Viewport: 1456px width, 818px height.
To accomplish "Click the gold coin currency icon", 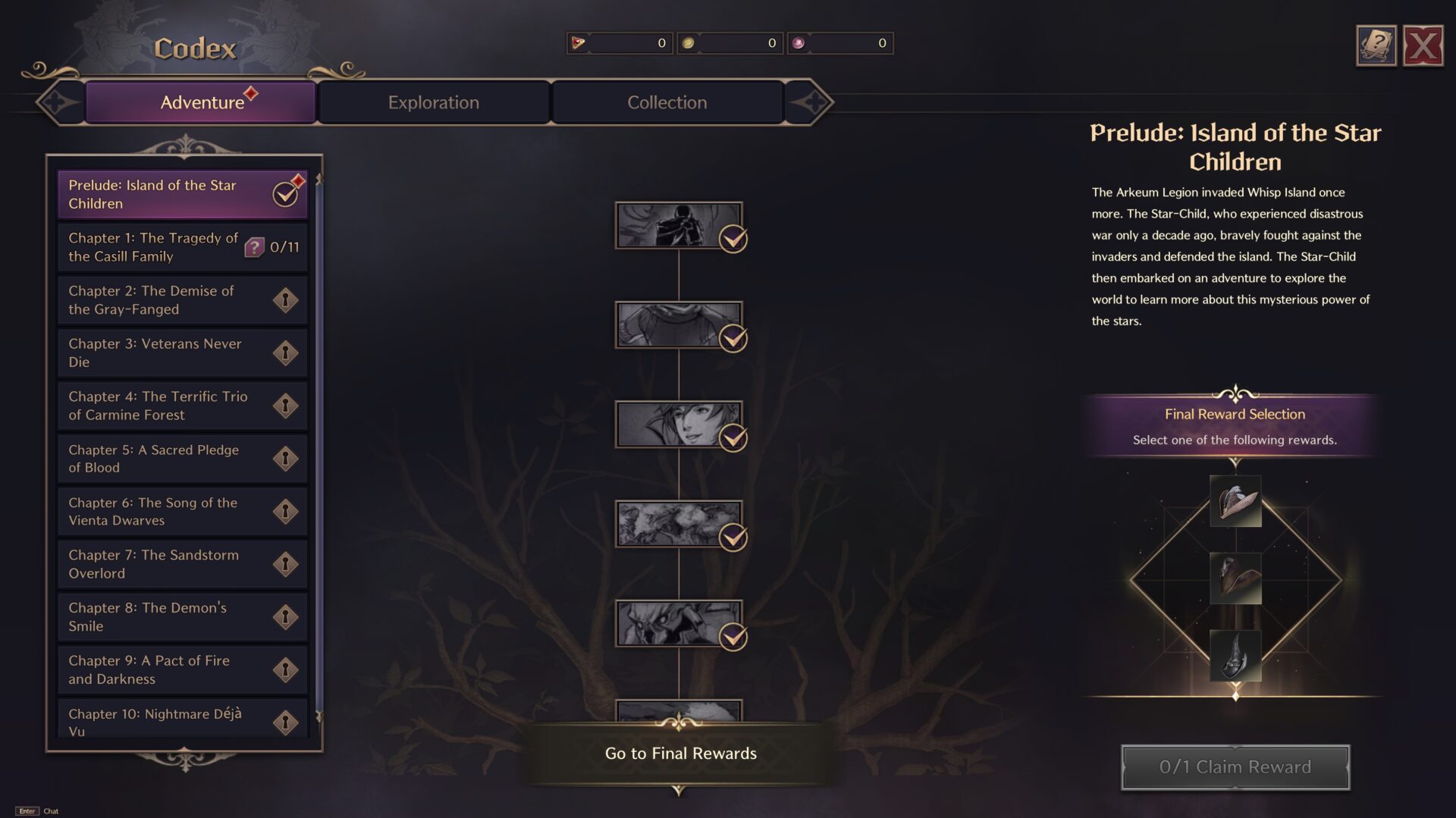I will pos(689,43).
